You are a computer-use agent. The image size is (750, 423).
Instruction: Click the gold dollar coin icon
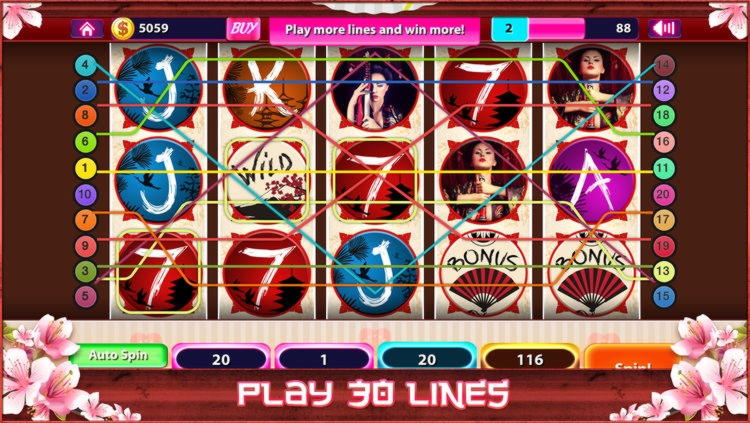(x=123, y=29)
